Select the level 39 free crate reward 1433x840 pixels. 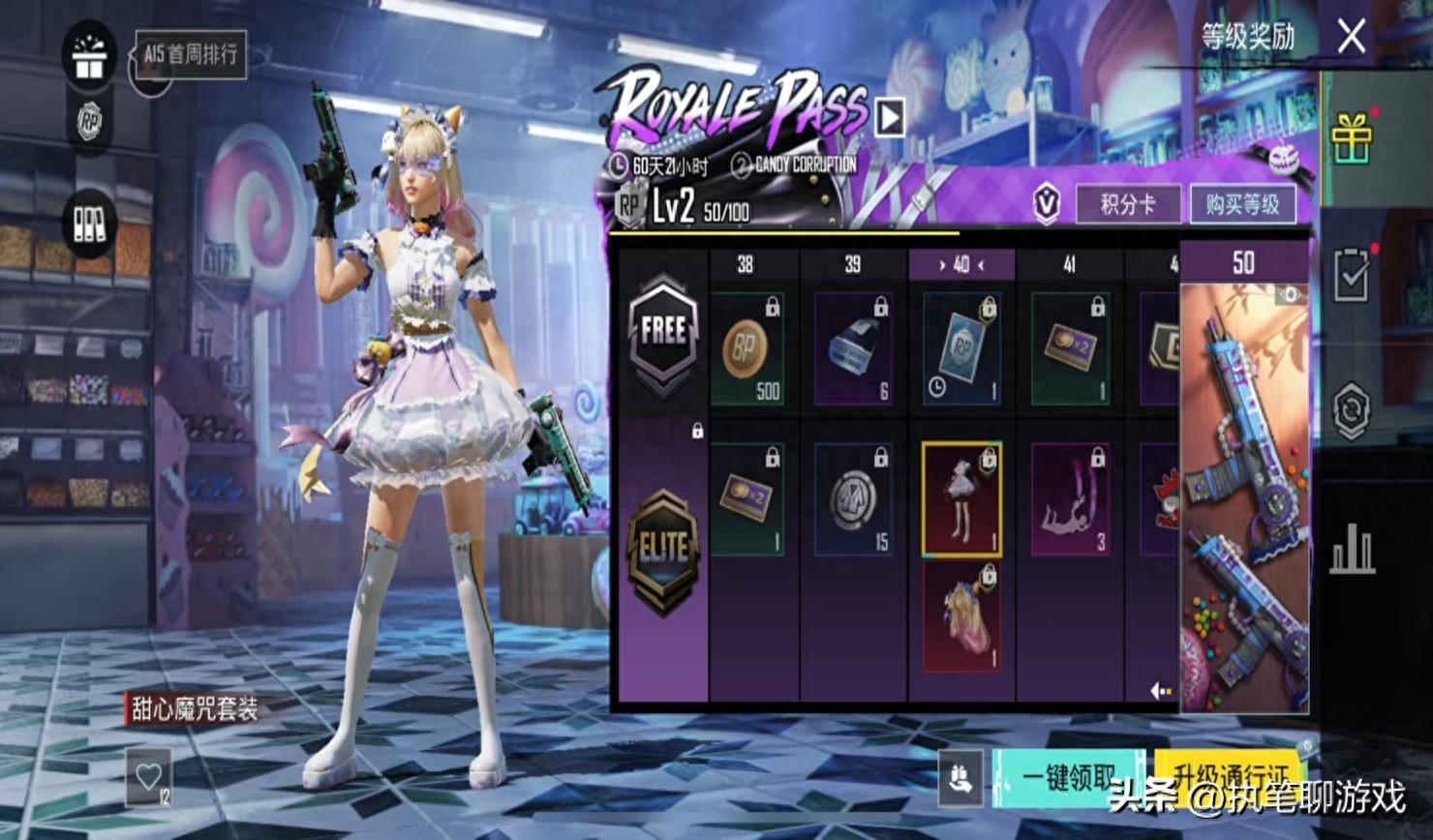coord(854,348)
